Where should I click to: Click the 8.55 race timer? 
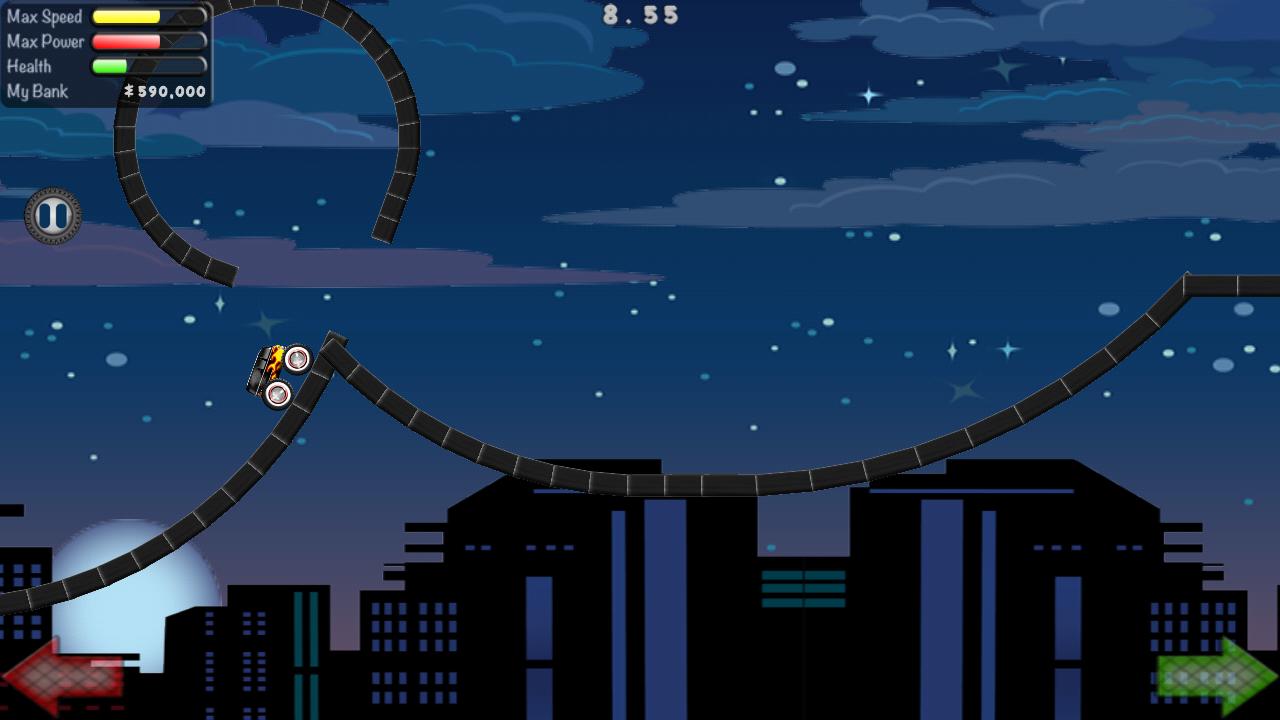[x=639, y=15]
